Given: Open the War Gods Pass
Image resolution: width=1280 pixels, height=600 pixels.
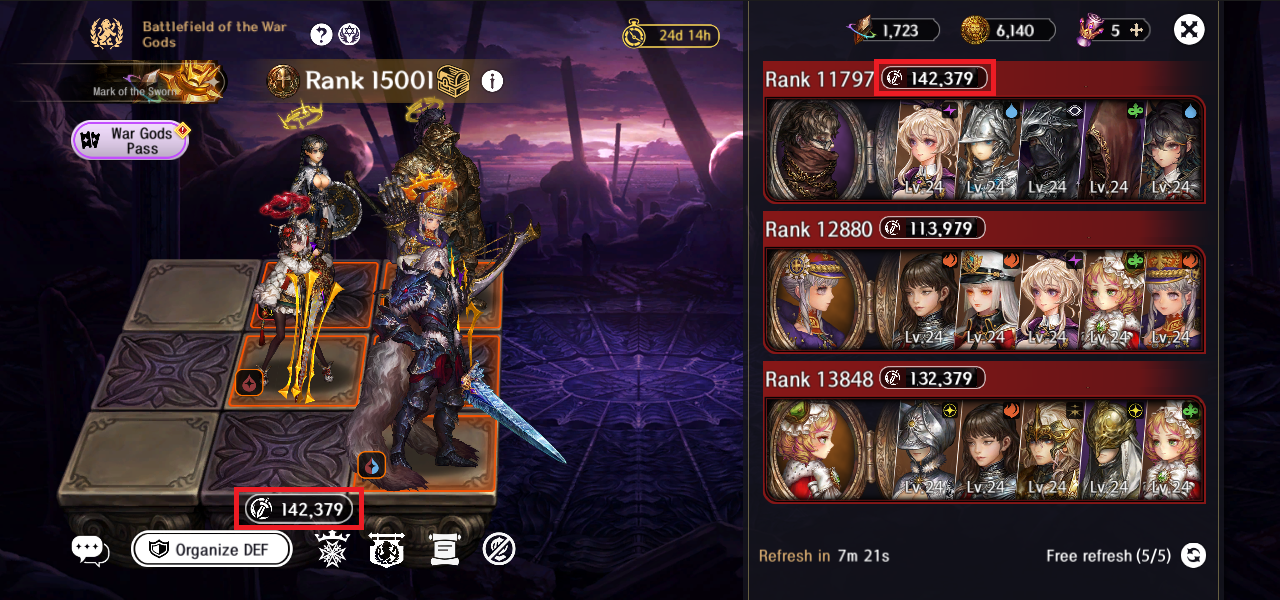Looking at the screenshot, I should (130, 140).
